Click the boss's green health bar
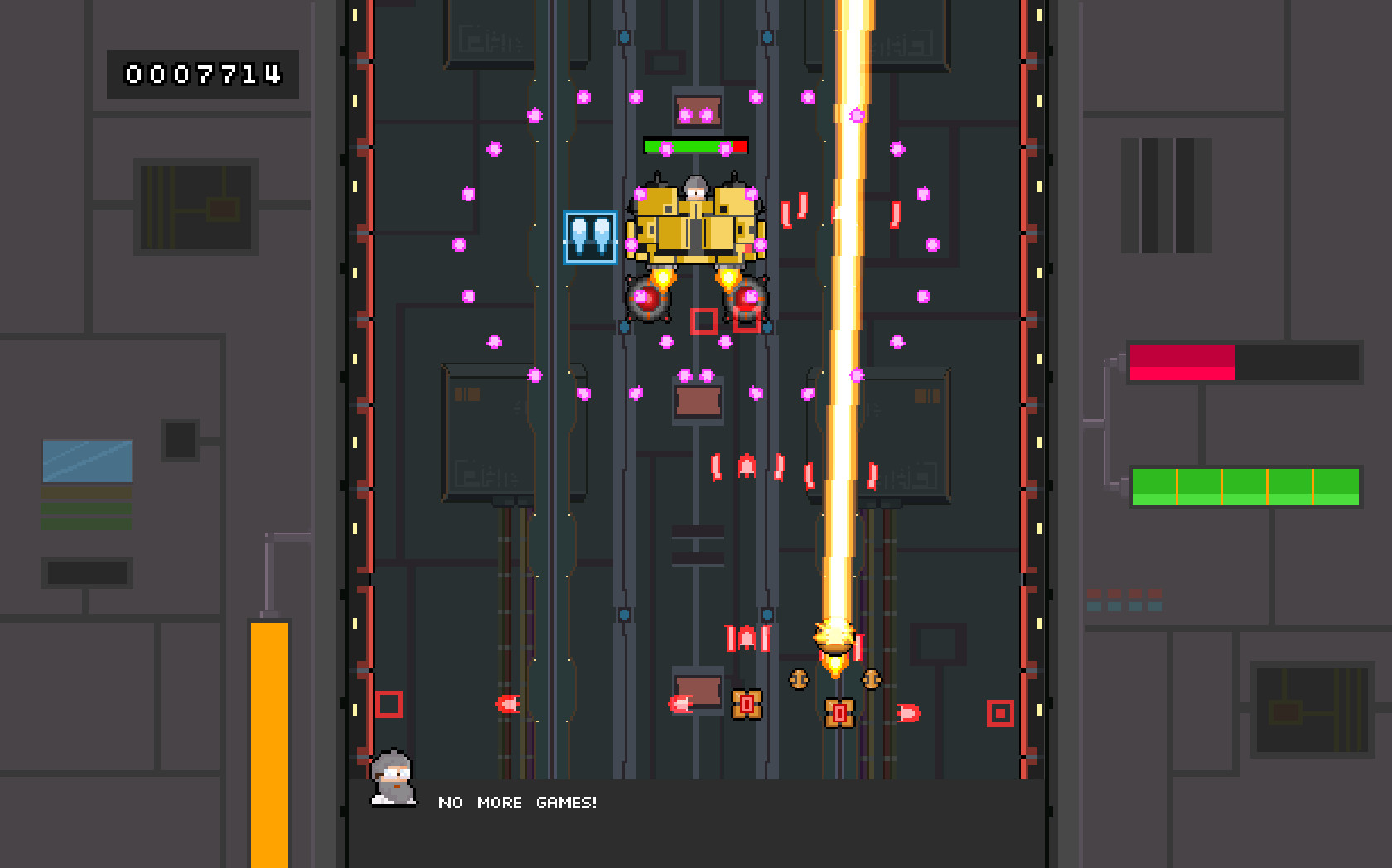 688,145
